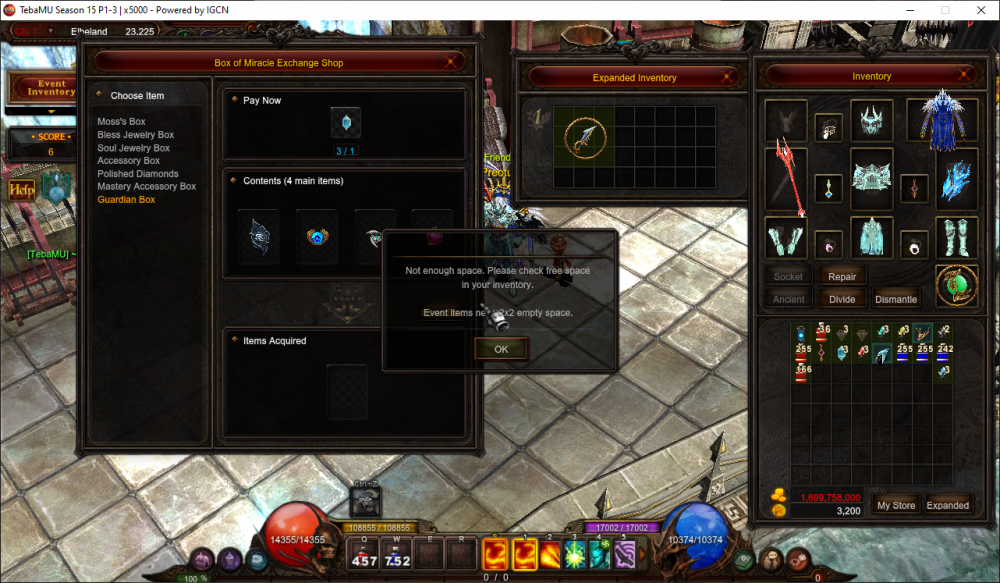The height and width of the screenshot is (583, 1000).
Task: Open My Store
Action: tap(895, 505)
